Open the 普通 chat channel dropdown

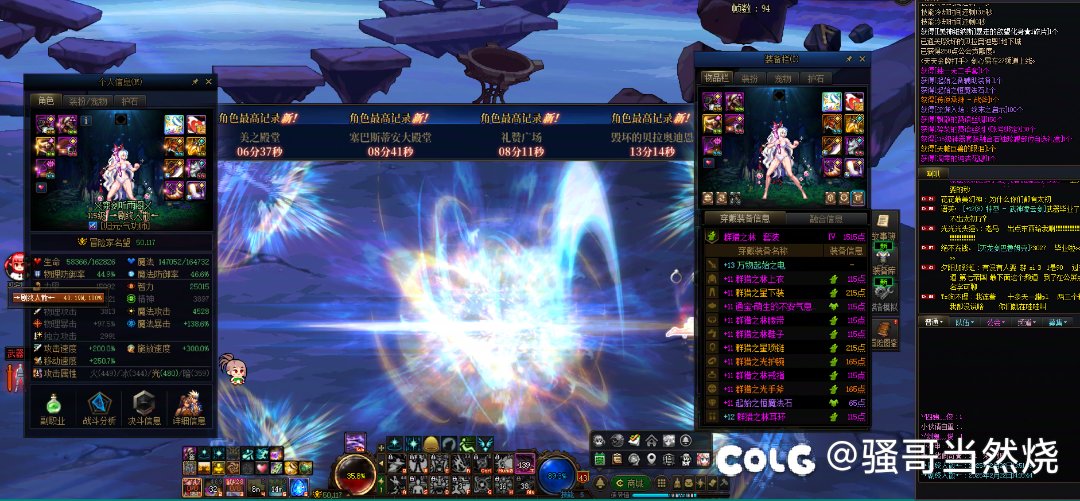(x=934, y=322)
